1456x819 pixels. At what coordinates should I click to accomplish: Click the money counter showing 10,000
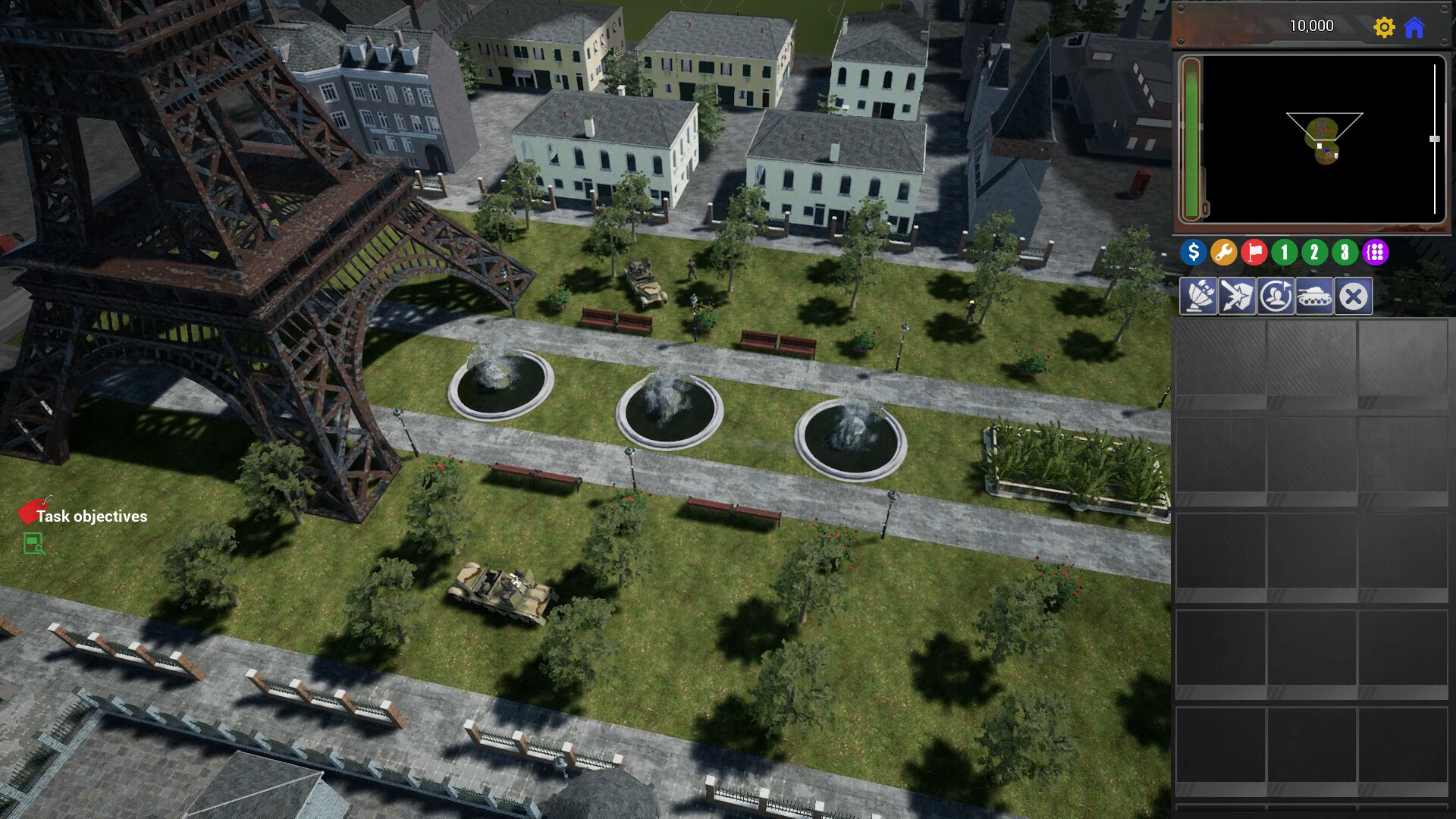[1313, 26]
